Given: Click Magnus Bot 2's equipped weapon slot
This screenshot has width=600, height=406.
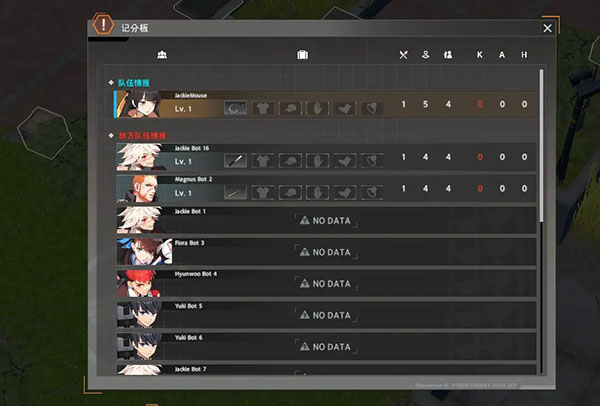Looking at the screenshot, I should pyautogui.click(x=235, y=190).
